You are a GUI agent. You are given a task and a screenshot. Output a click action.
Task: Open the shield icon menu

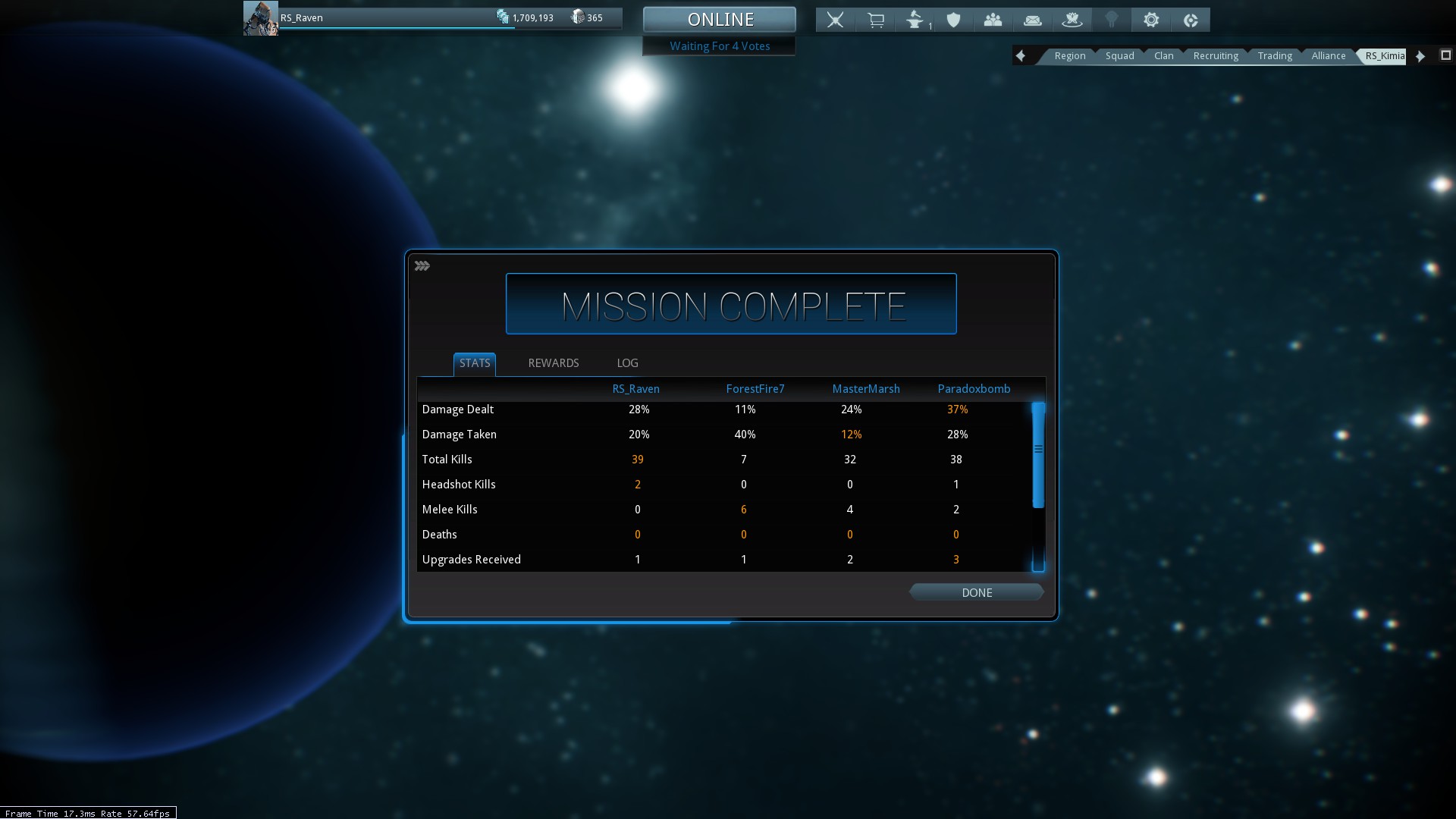pos(953,20)
